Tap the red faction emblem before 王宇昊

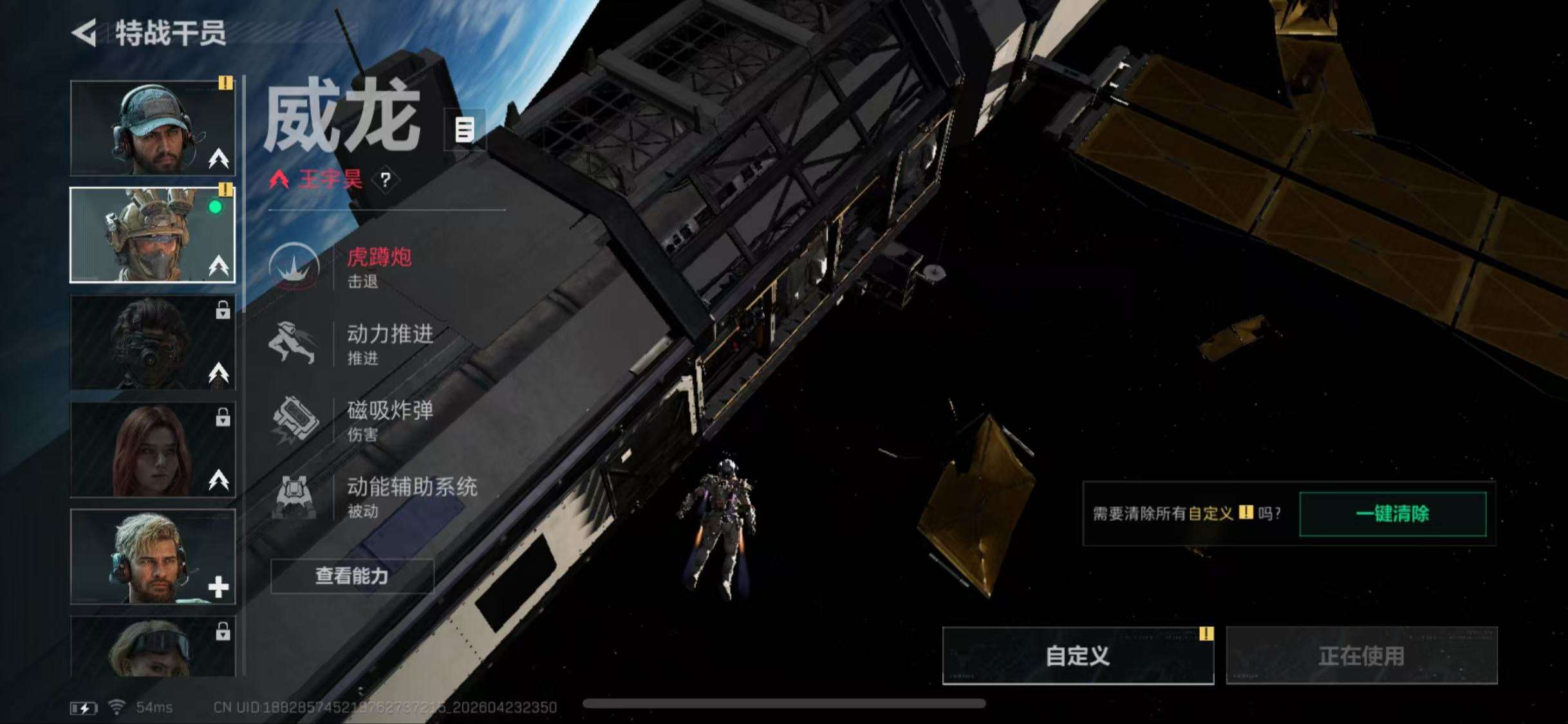279,180
